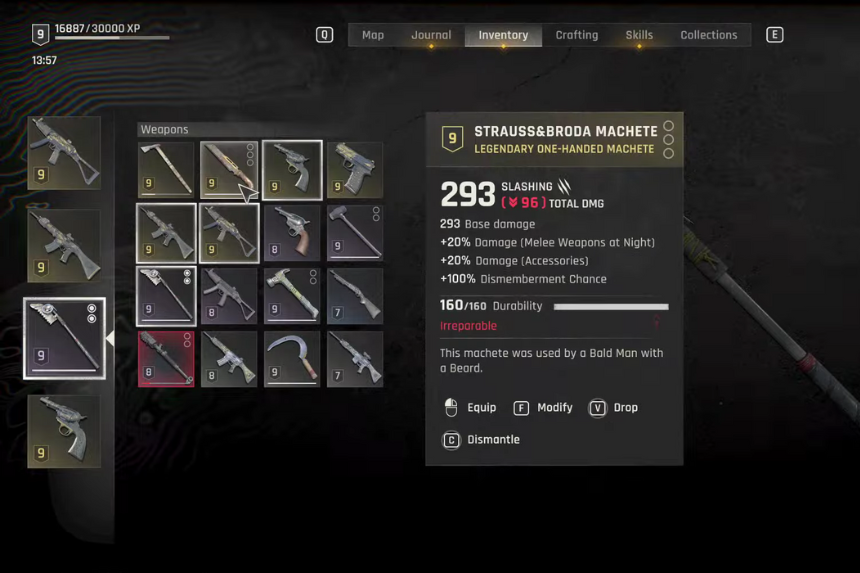Select the red-highlighted broken weapon slot

click(x=166, y=359)
